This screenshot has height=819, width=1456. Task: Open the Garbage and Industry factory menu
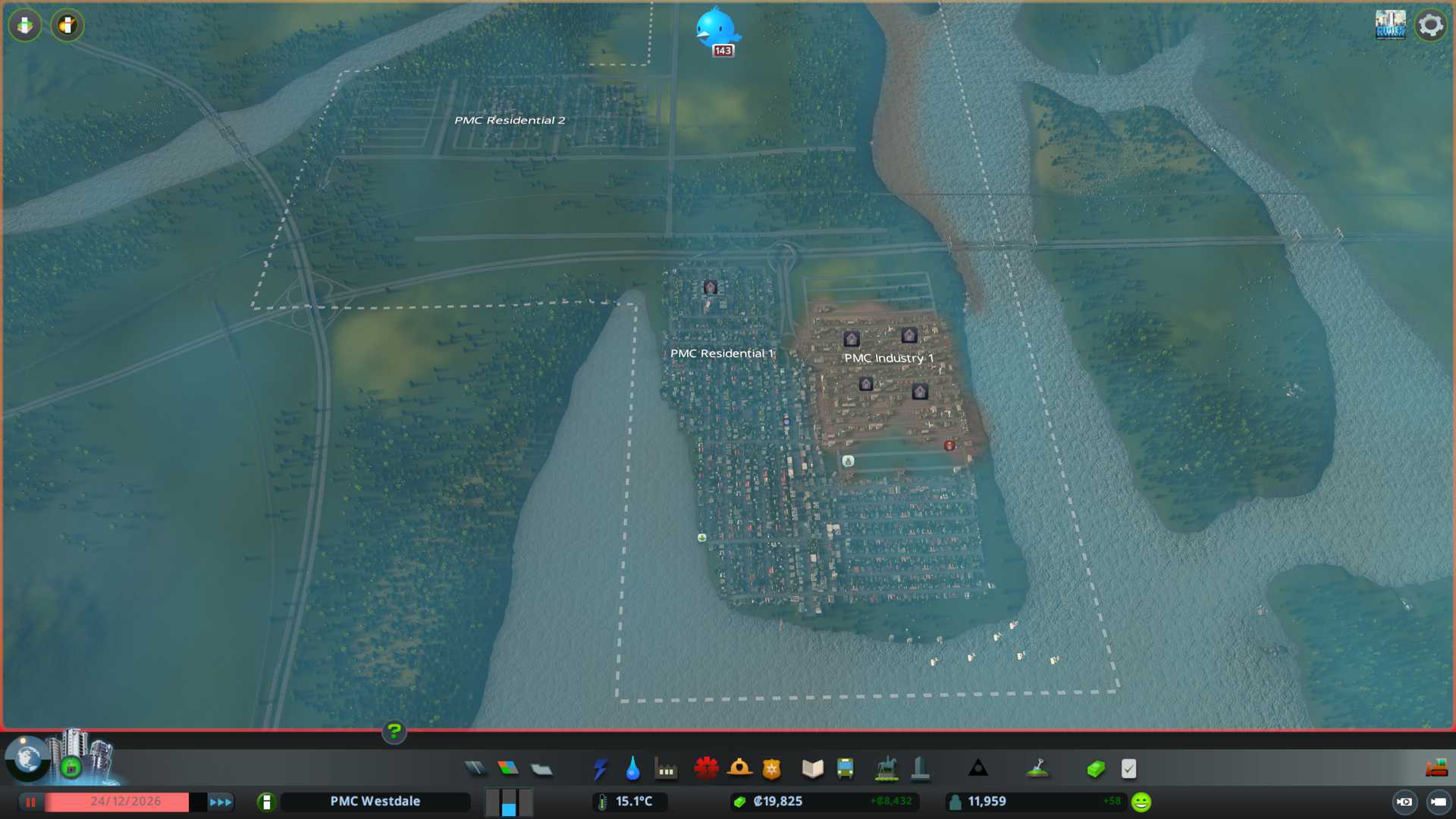tap(667, 769)
